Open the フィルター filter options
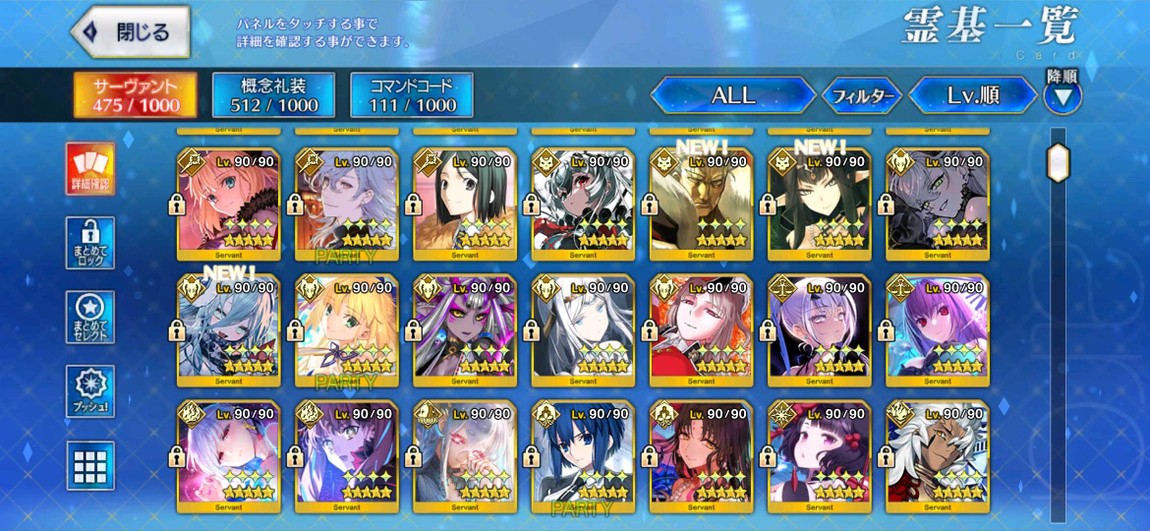Image resolution: width=1150 pixels, height=531 pixels. point(861,96)
